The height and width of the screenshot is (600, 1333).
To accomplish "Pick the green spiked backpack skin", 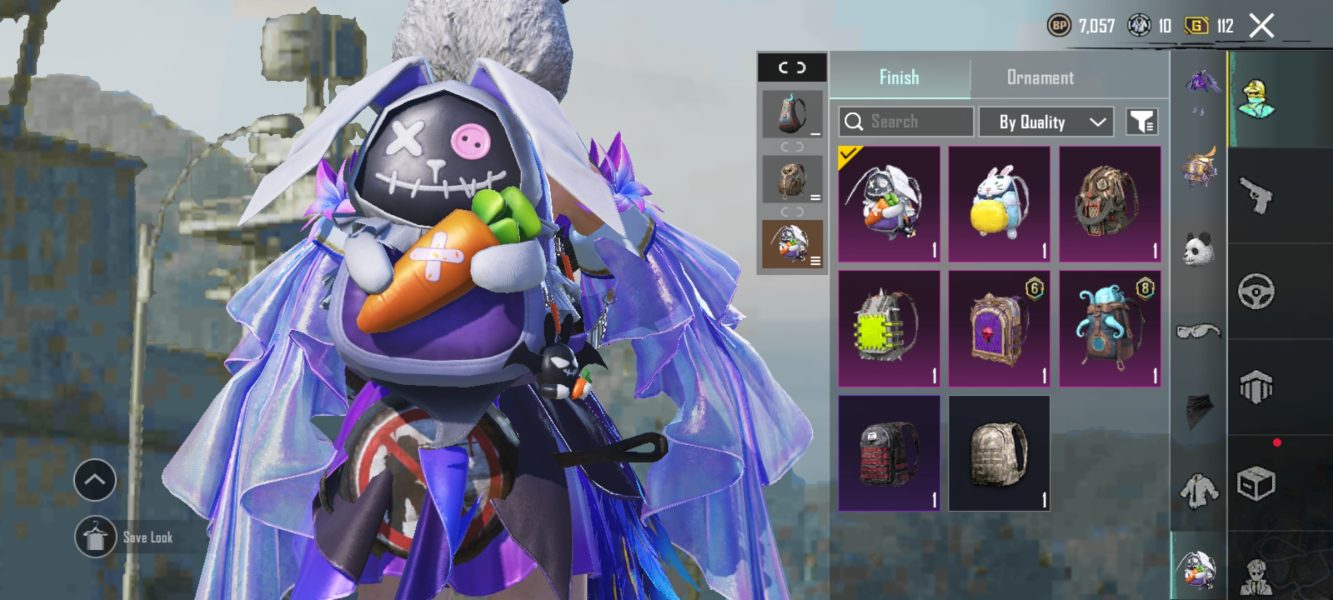I will click(x=889, y=328).
